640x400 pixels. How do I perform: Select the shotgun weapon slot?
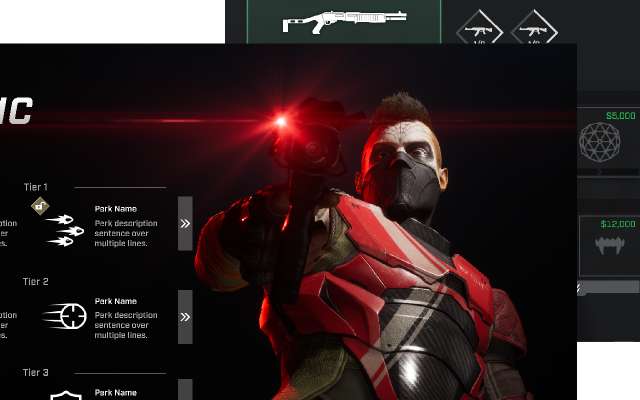[x=343, y=20]
